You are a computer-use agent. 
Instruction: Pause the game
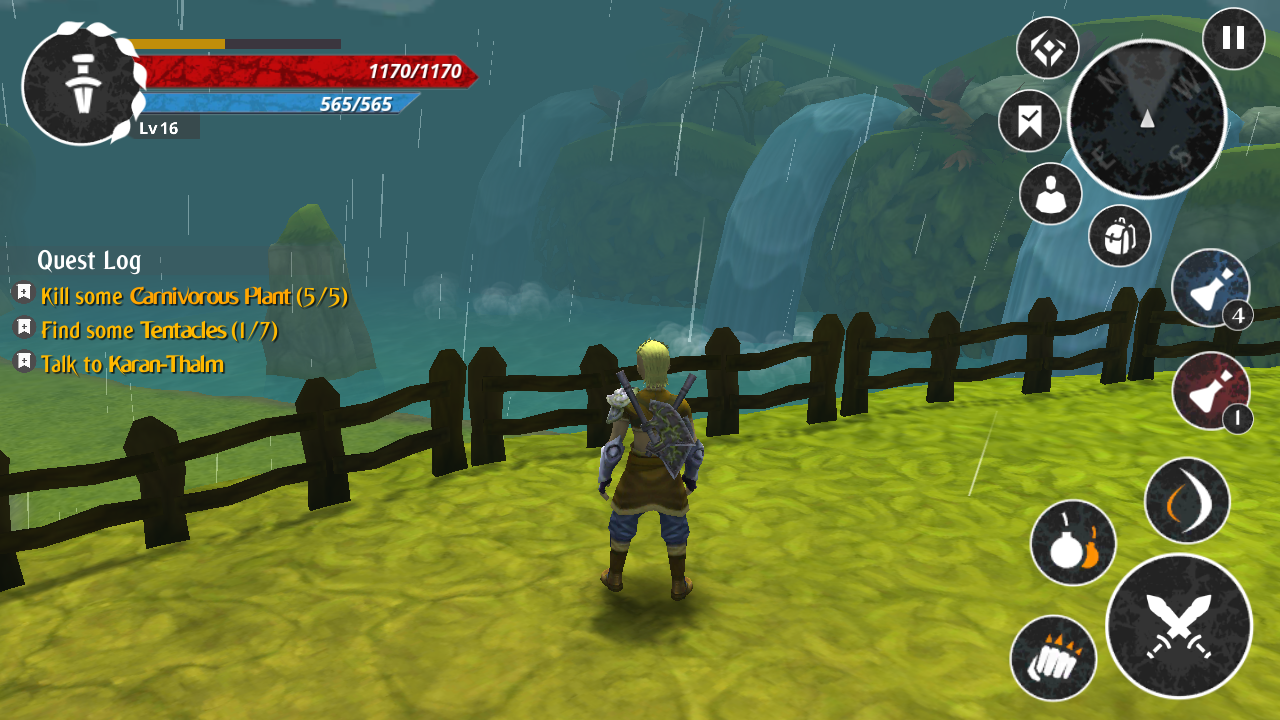1233,39
